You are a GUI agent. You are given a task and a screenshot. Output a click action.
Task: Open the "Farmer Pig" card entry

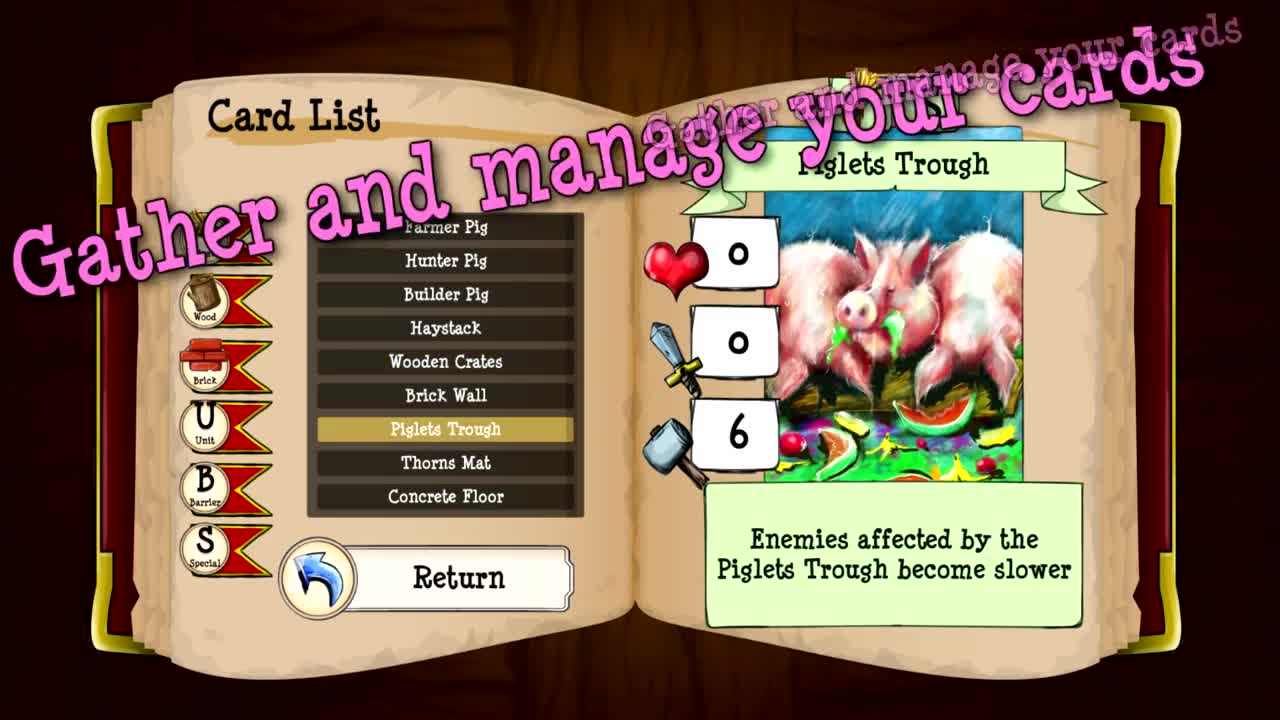(x=444, y=228)
